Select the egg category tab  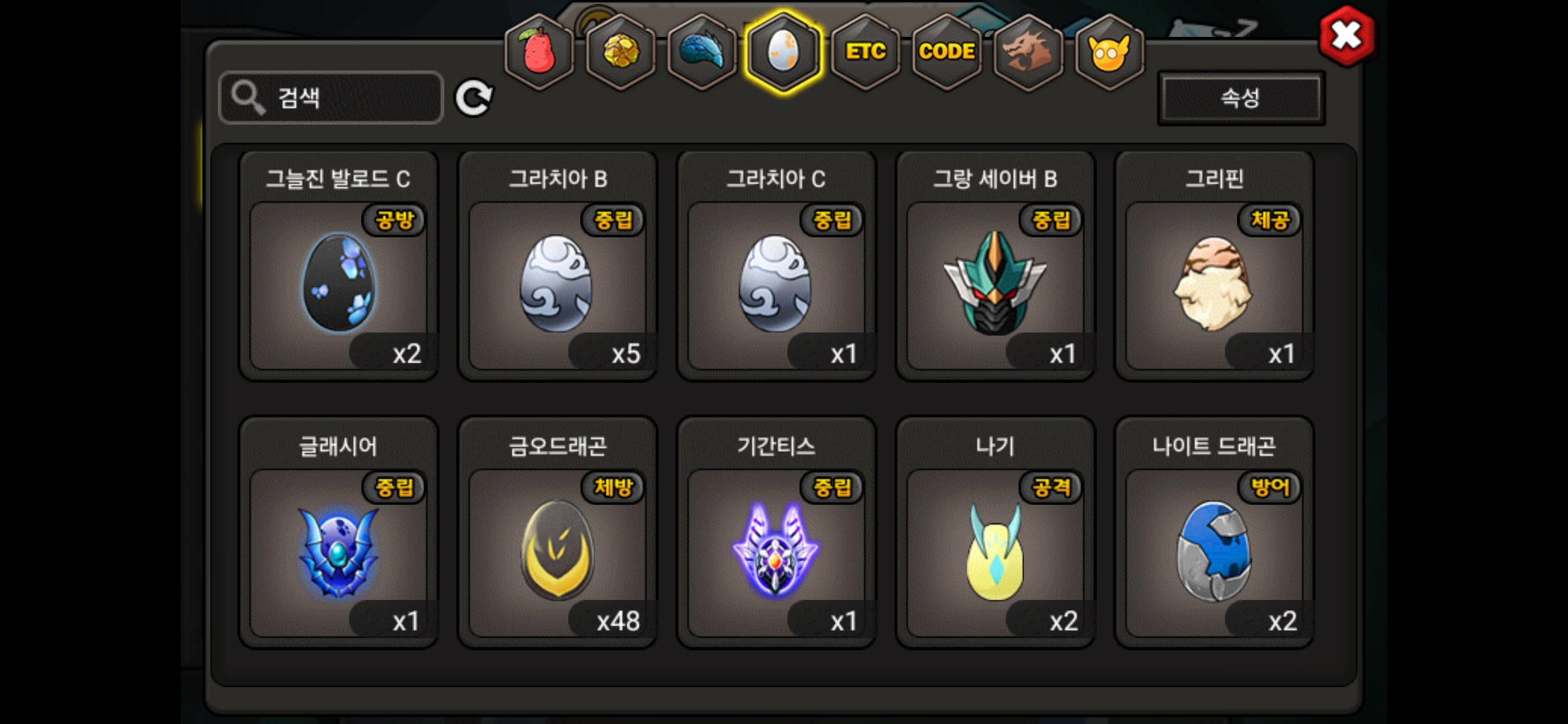(x=783, y=52)
